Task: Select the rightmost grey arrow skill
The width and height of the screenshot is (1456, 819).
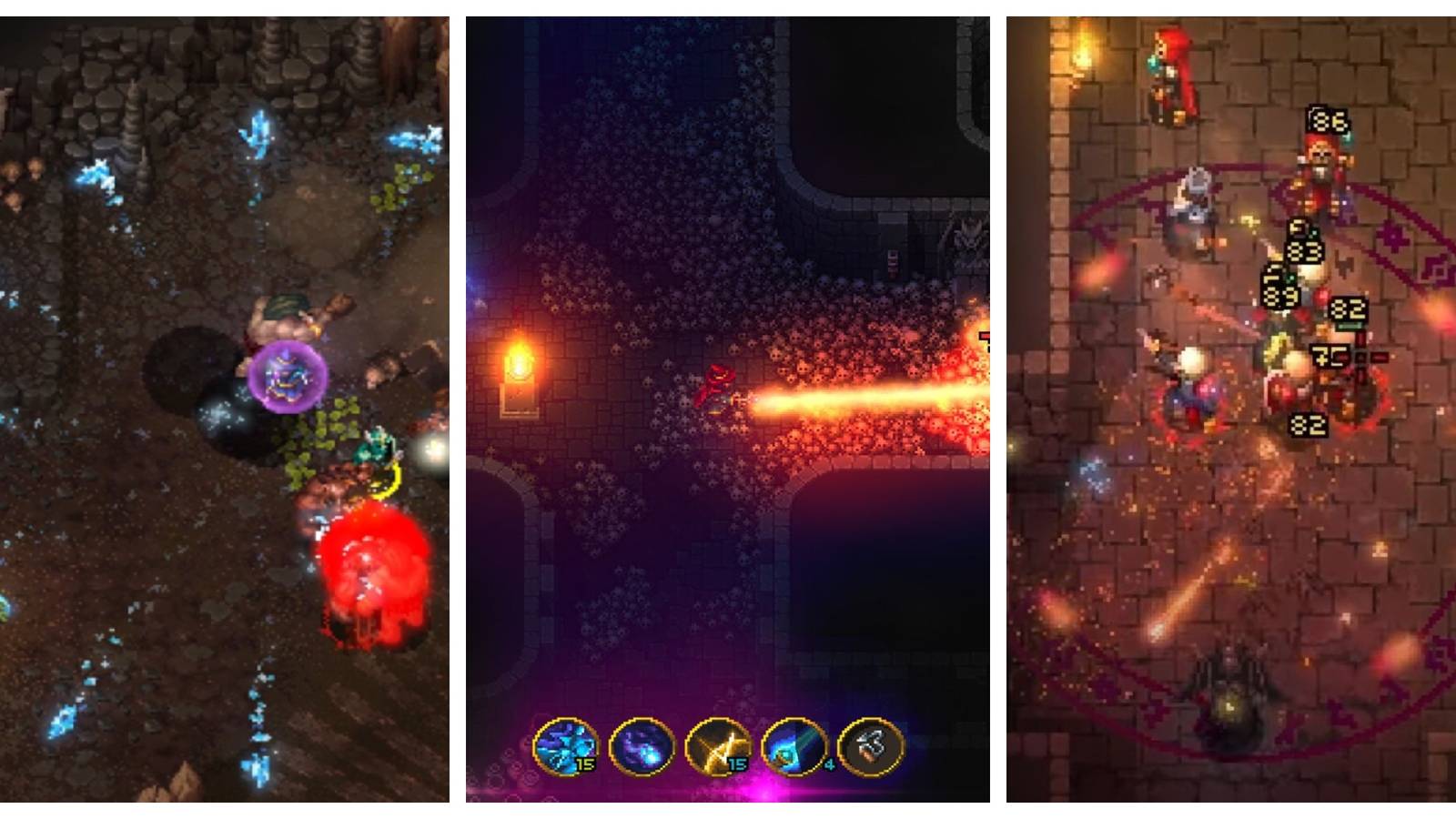Action: point(870,746)
